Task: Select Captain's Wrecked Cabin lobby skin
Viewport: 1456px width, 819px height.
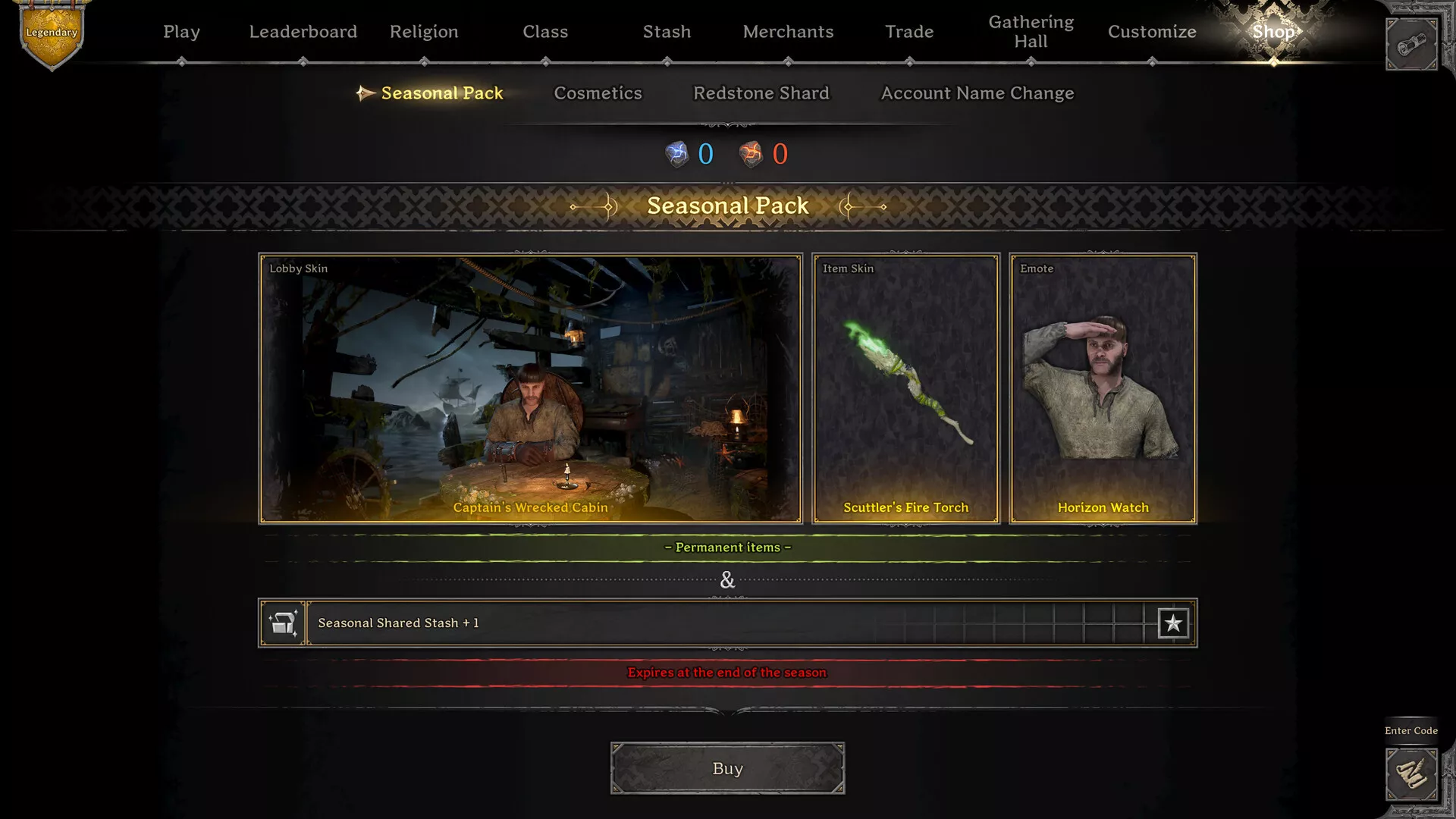Action: click(530, 388)
